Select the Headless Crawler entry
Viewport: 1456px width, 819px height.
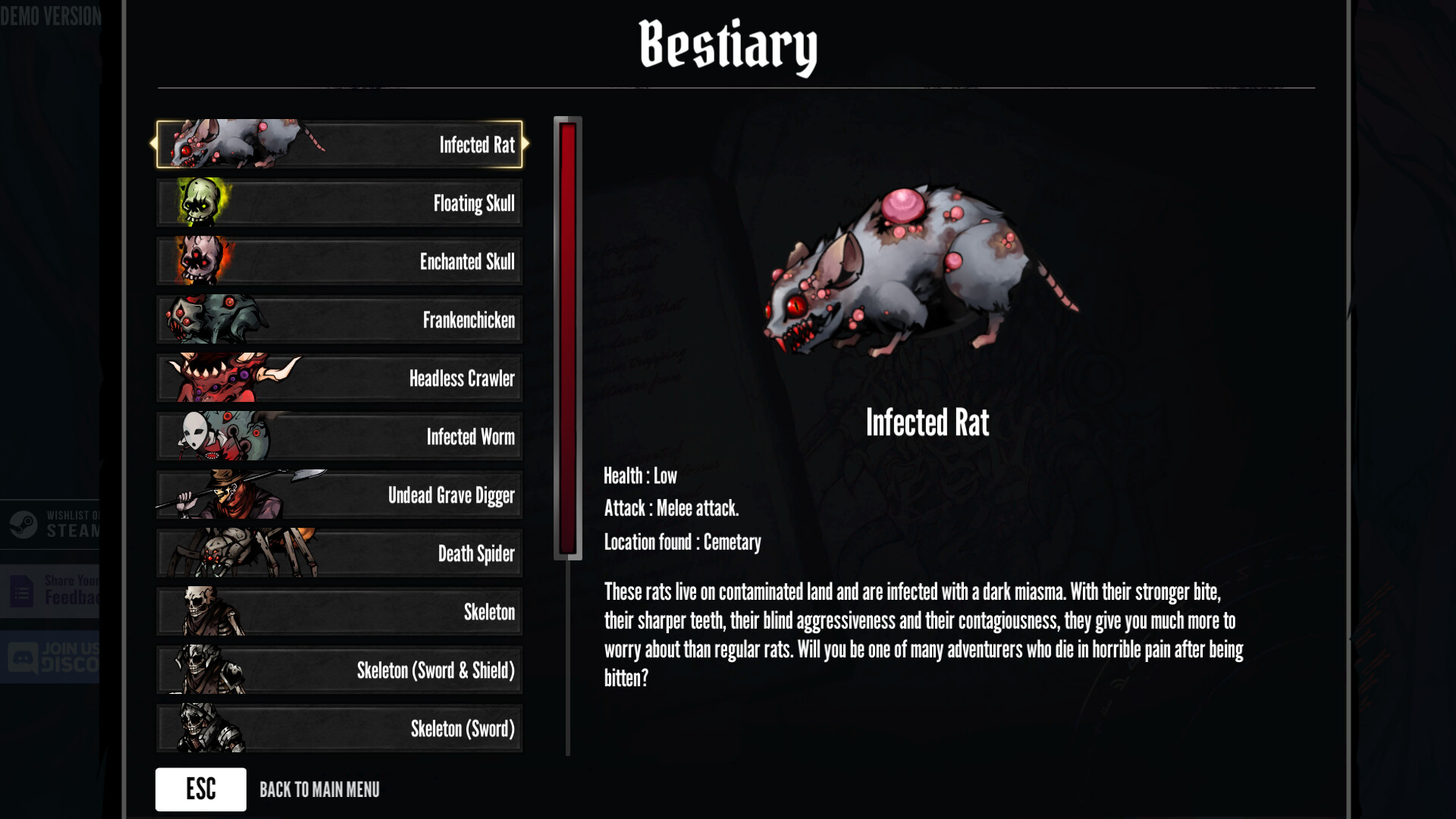click(339, 378)
